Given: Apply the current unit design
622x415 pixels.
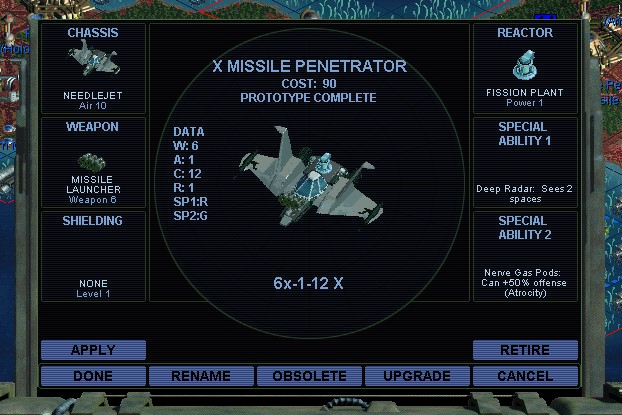Looking at the screenshot, I should point(93,350).
